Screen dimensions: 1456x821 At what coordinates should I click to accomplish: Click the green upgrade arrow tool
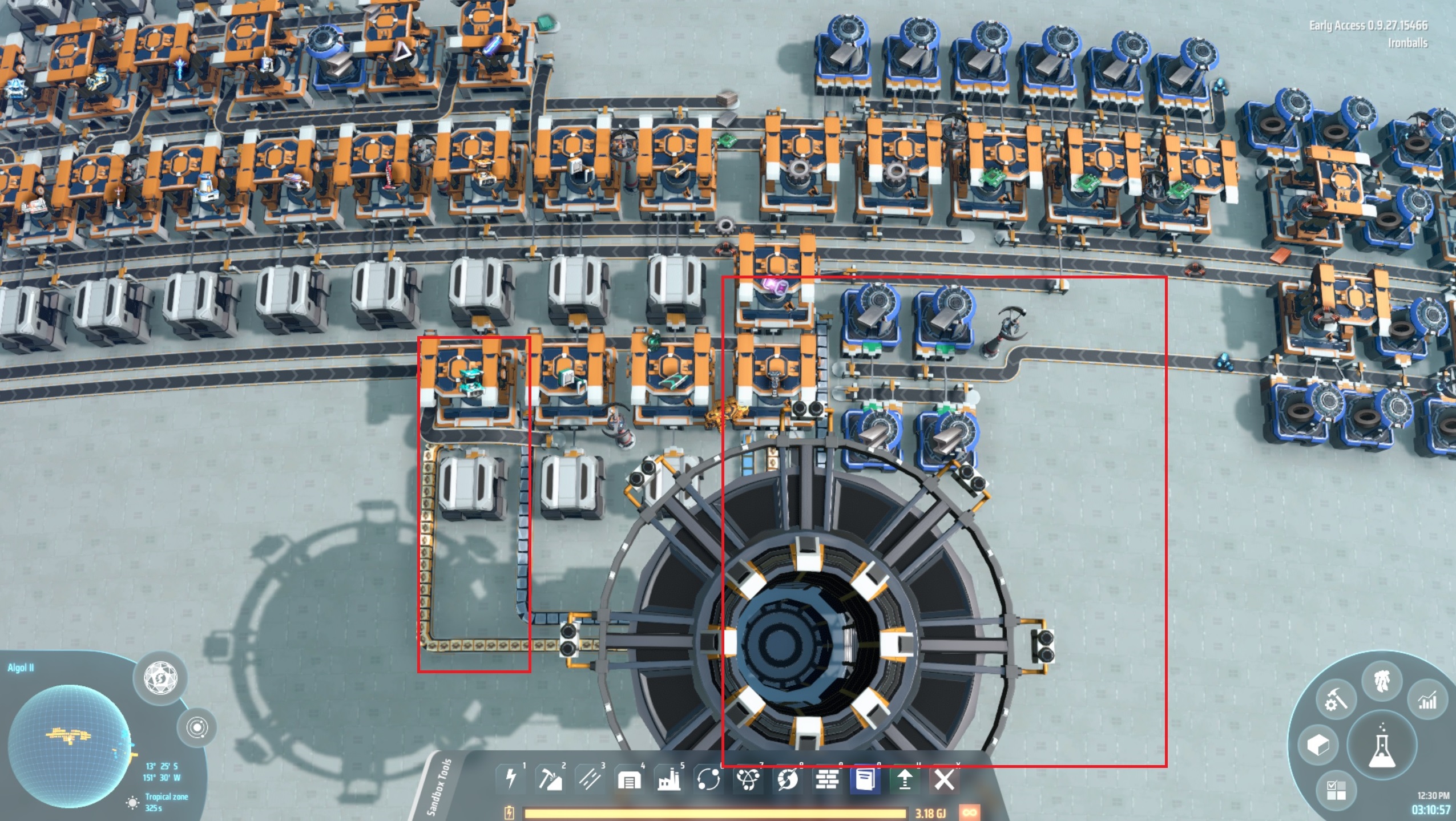click(905, 779)
